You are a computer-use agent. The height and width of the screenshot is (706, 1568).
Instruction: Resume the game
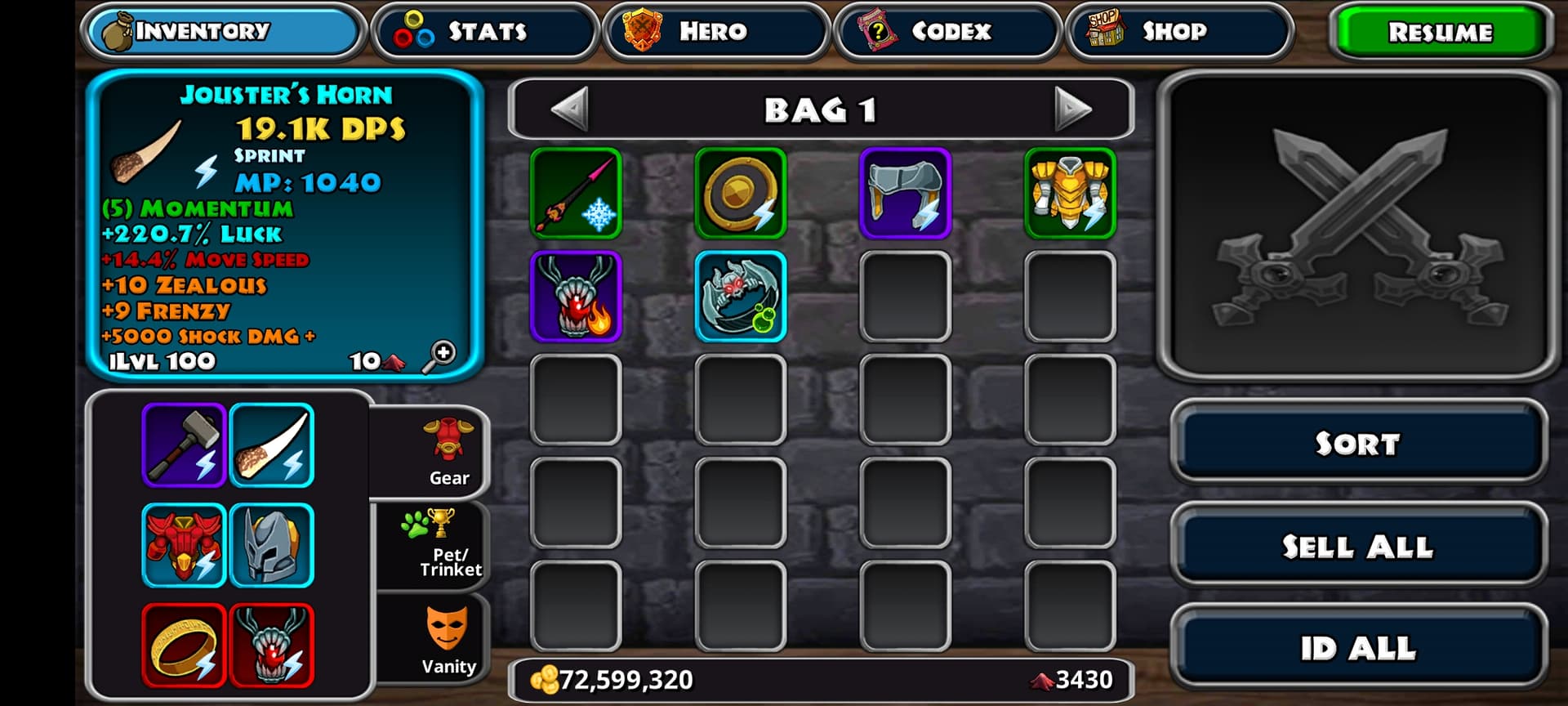pyautogui.click(x=1440, y=32)
